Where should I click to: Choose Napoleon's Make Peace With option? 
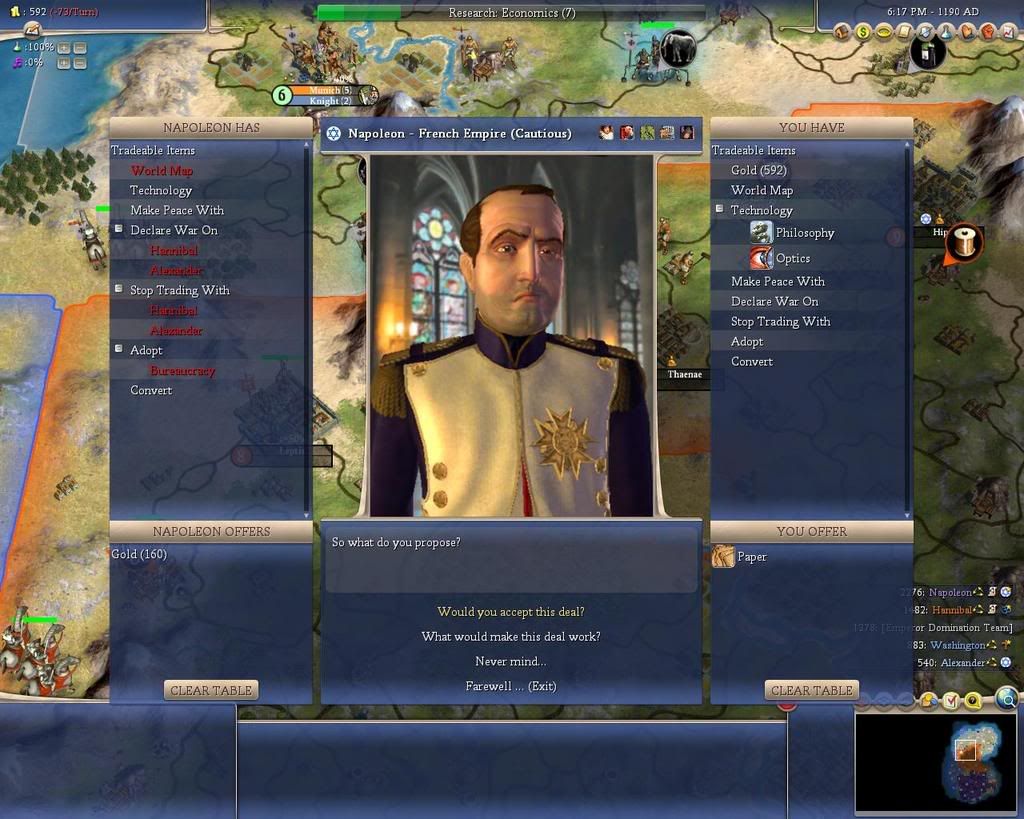(x=176, y=210)
